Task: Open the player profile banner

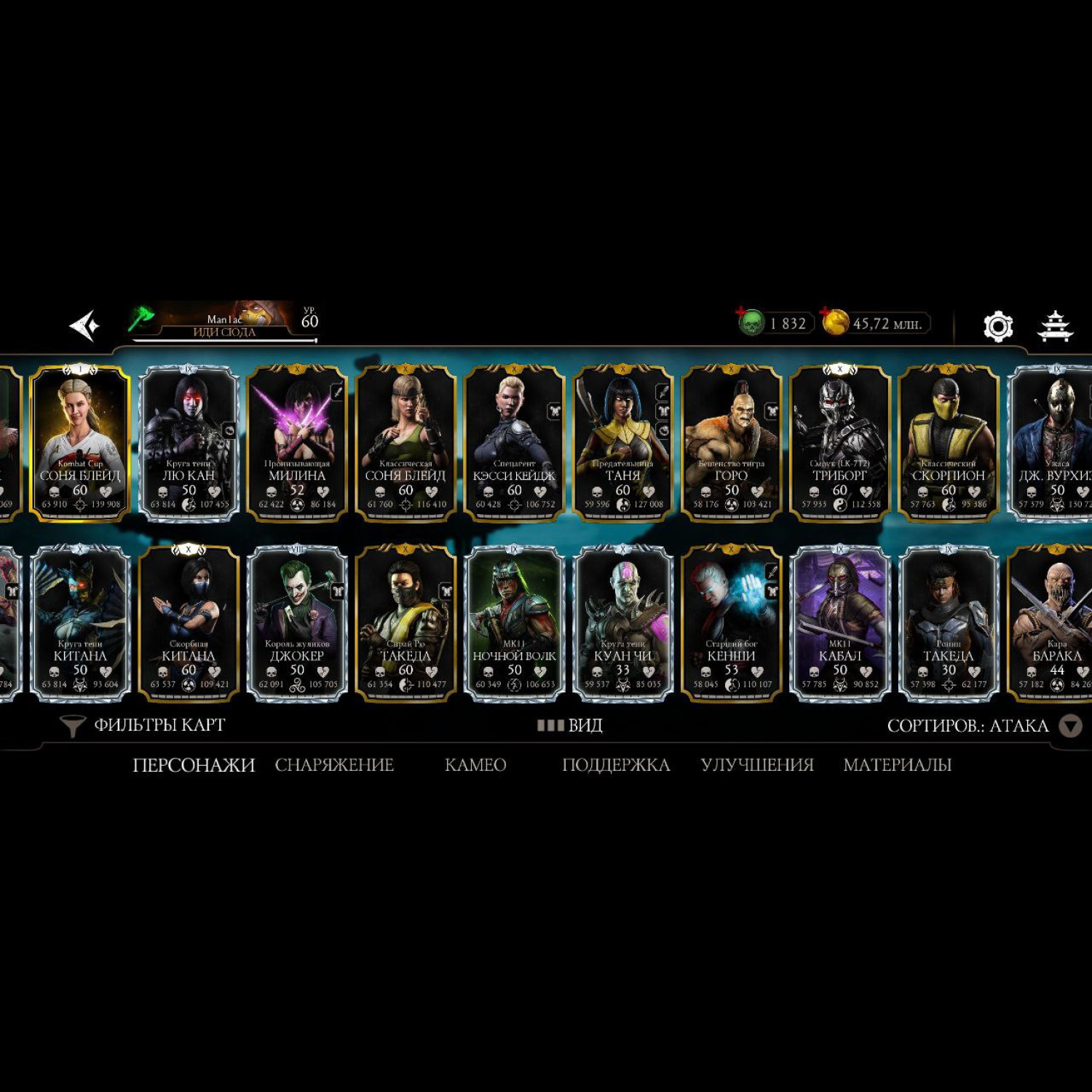Action: click(x=224, y=323)
